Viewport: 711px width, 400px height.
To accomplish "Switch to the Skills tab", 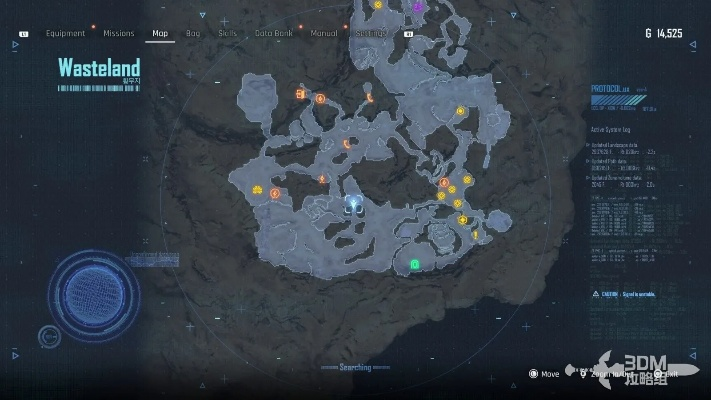I will coord(227,33).
